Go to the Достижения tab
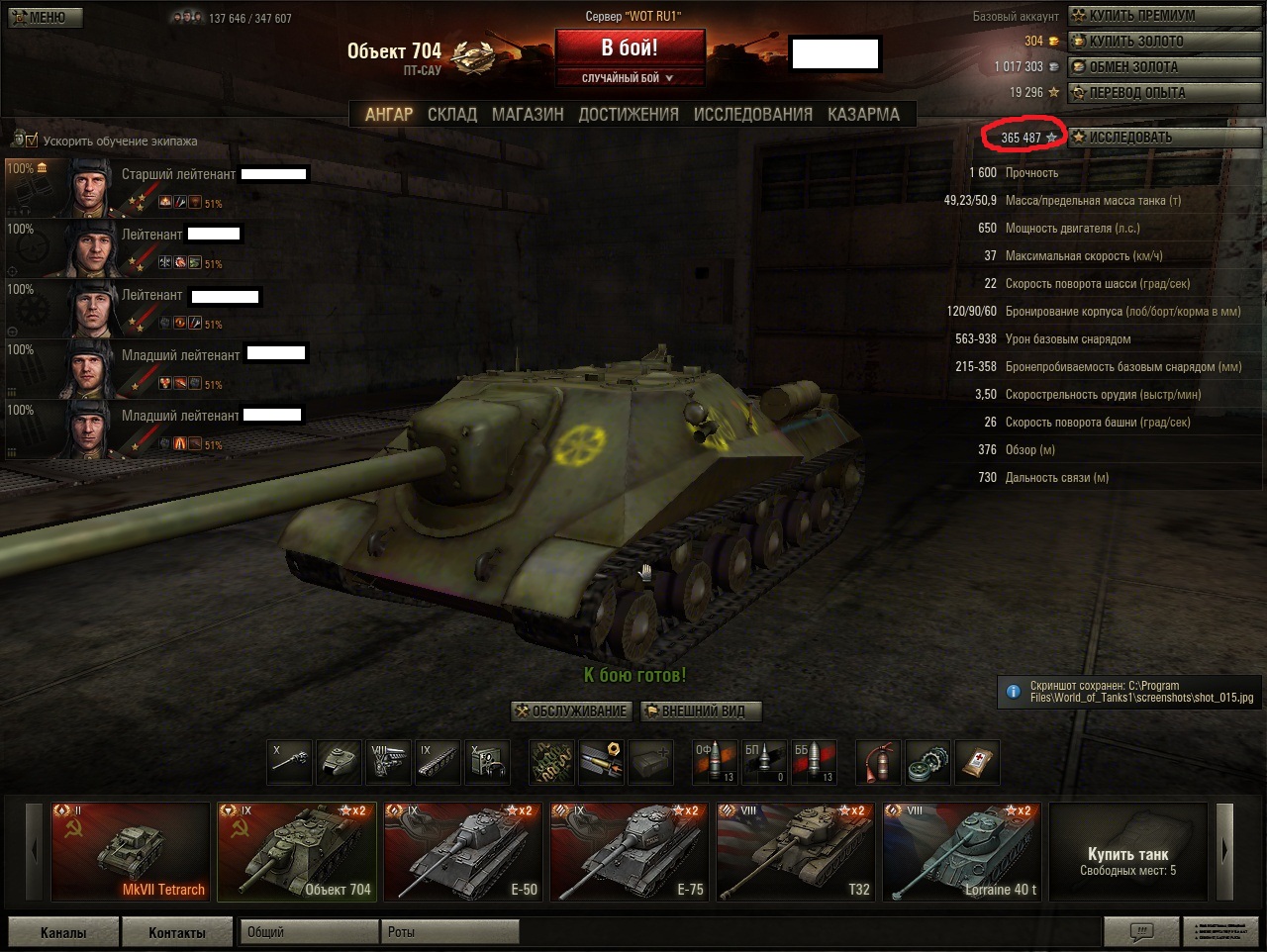This screenshot has width=1267, height=952. click(x=629, y=115)
